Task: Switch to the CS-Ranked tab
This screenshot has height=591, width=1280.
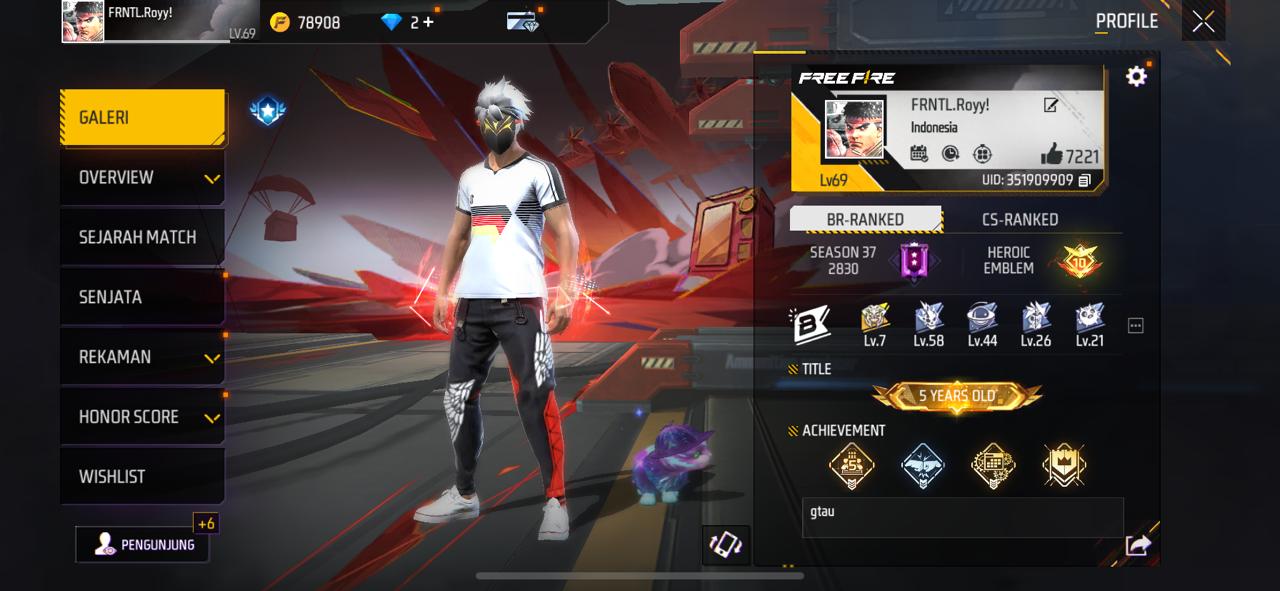Action: (x=1019, y=220)
